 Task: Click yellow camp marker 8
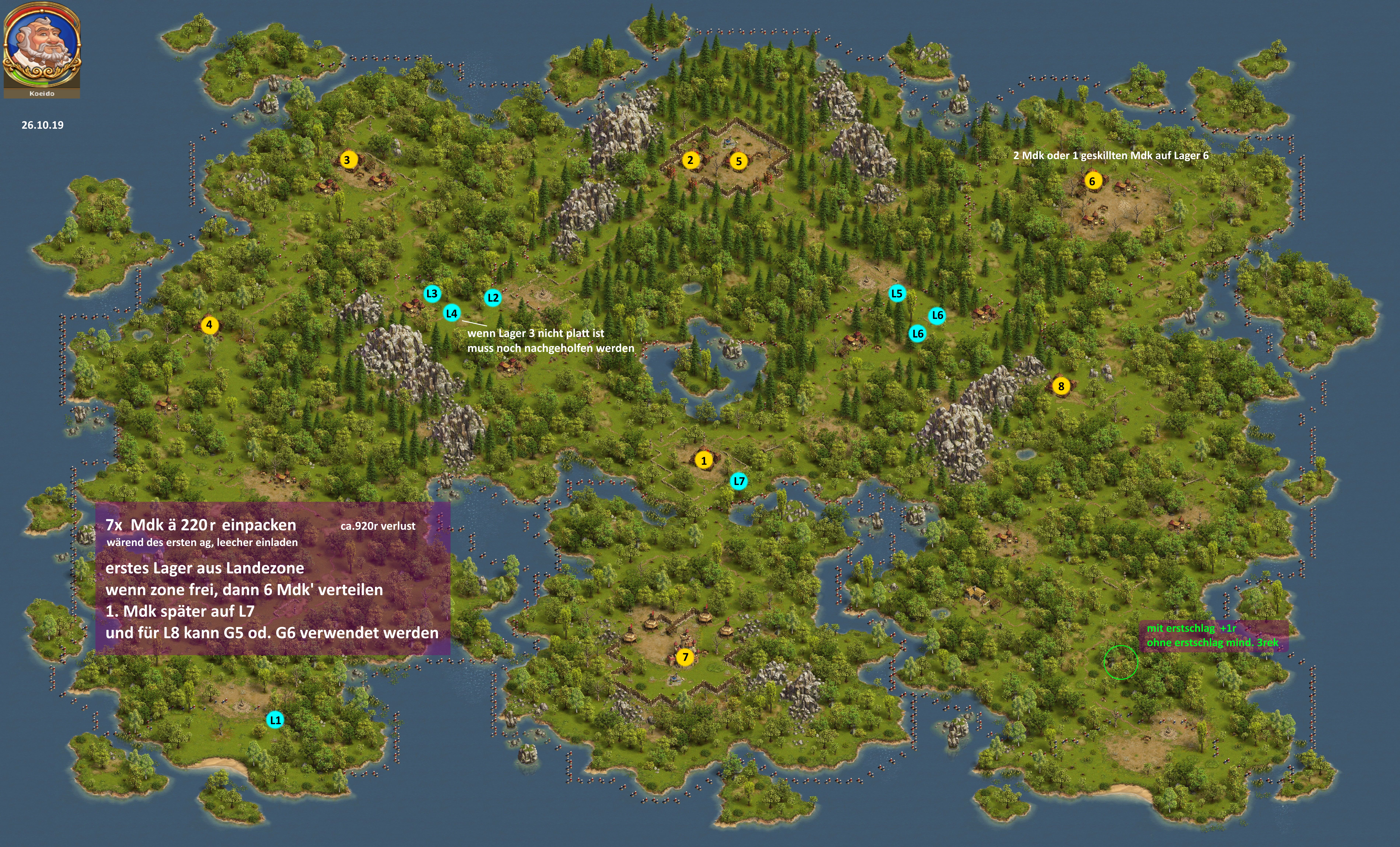click(1061, 386)
